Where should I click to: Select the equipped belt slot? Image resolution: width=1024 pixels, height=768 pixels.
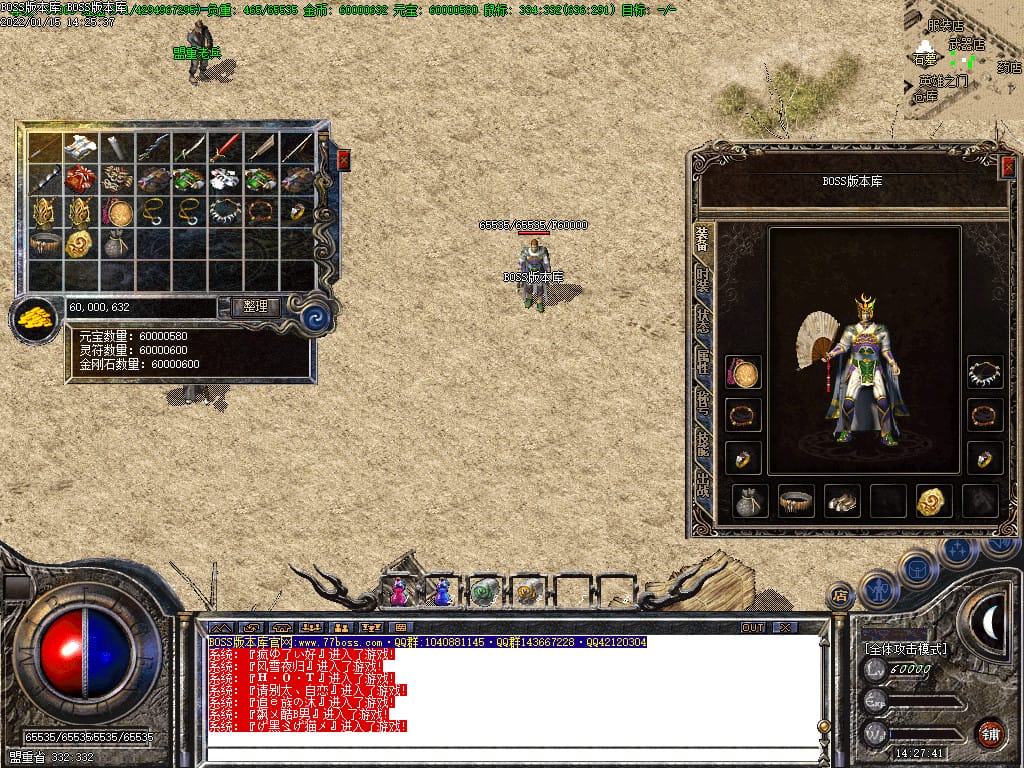click(797, 501)
